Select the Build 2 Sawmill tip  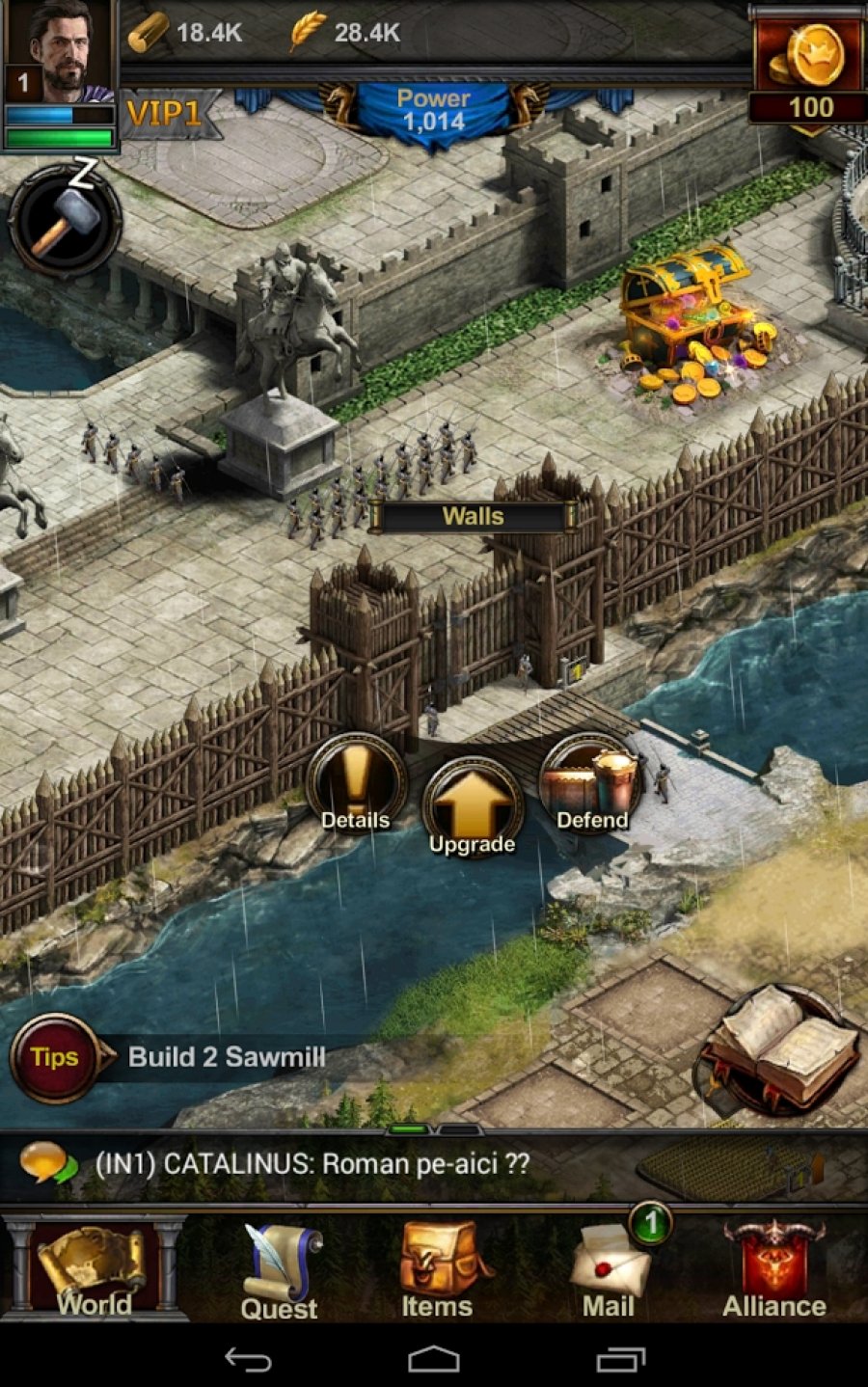point(227,1057)
